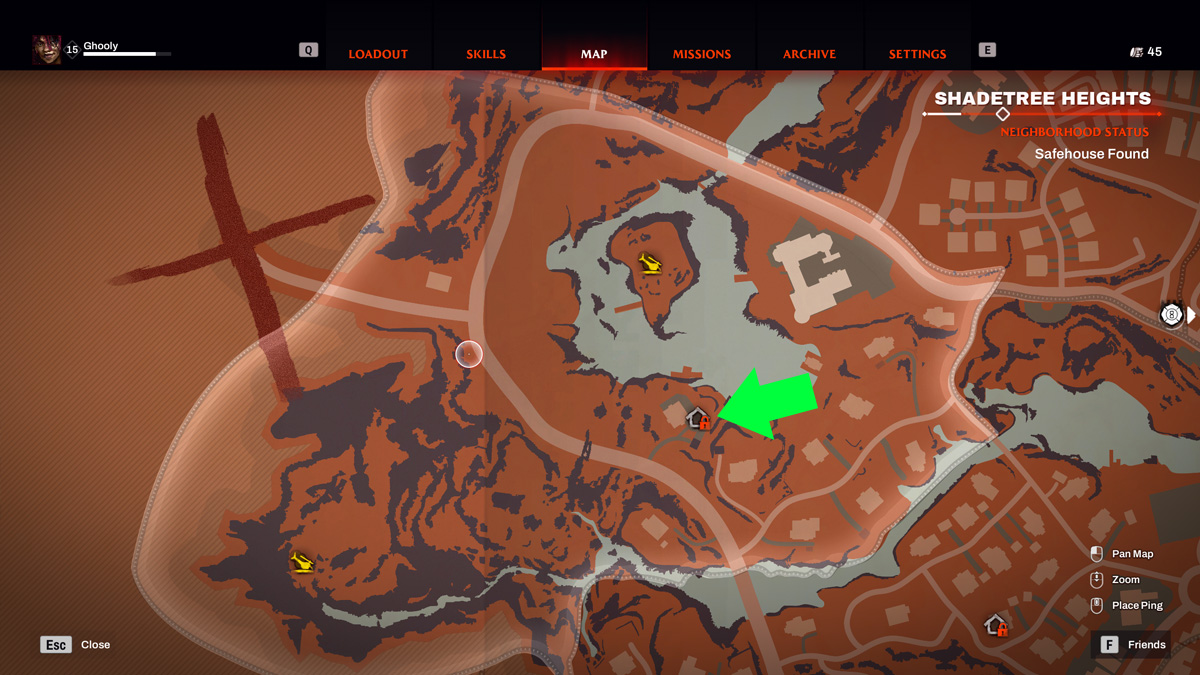Click the yellow marker on the lake island
The image size is (1200, 675).
(x=651, y=263)
